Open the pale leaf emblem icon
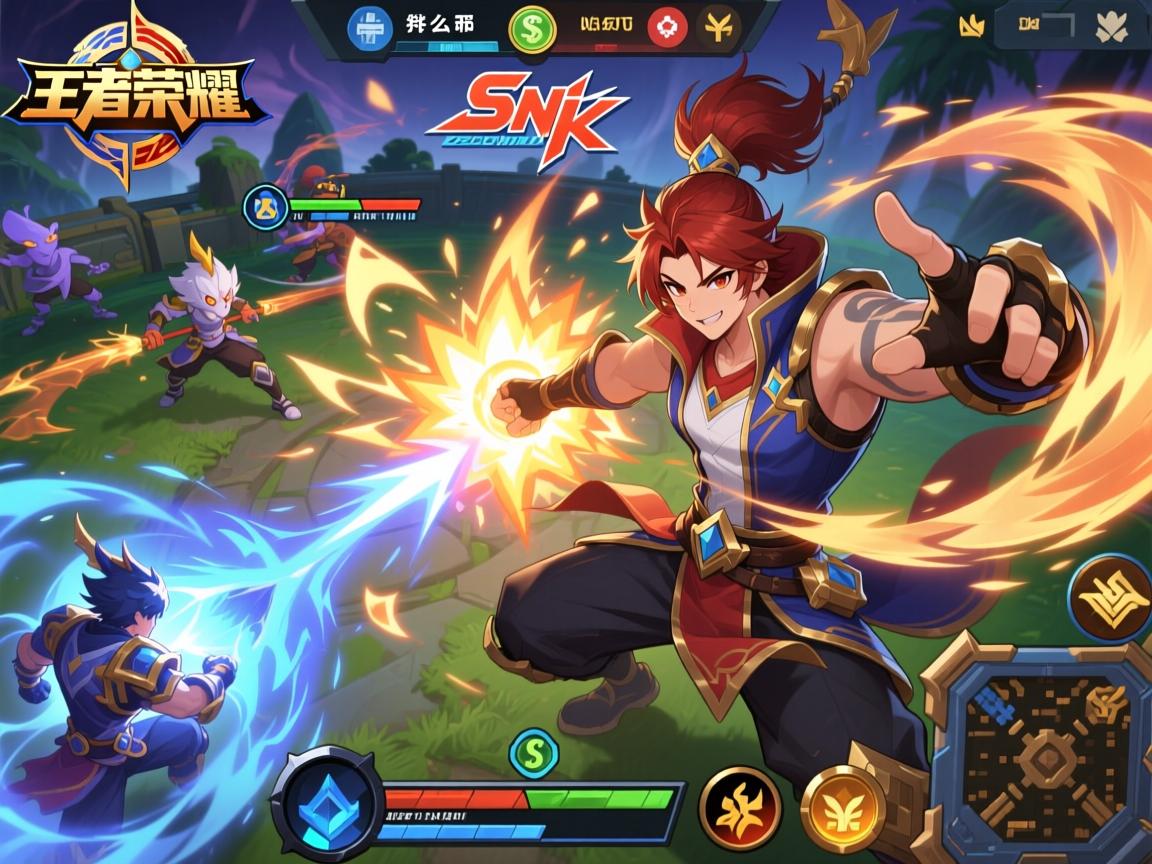Screen dimensions: 1152x864 (1111, 27)
